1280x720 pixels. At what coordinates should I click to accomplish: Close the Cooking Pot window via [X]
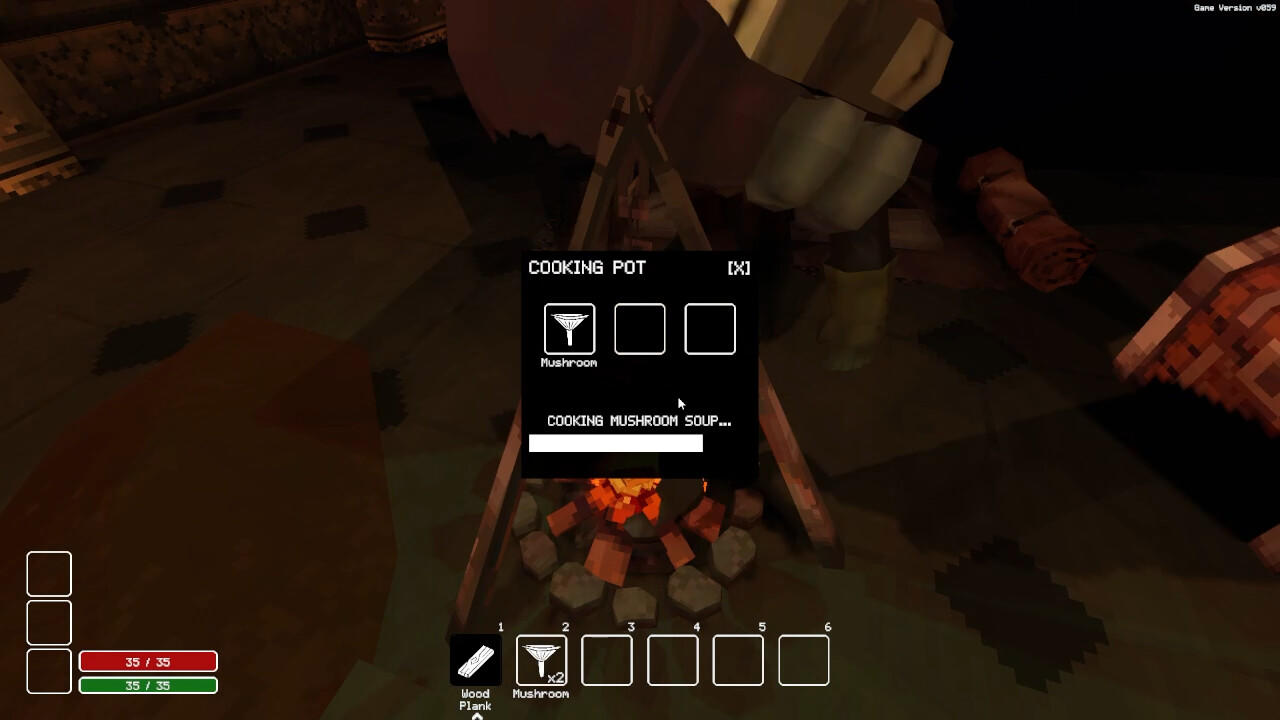coord(738,267)
